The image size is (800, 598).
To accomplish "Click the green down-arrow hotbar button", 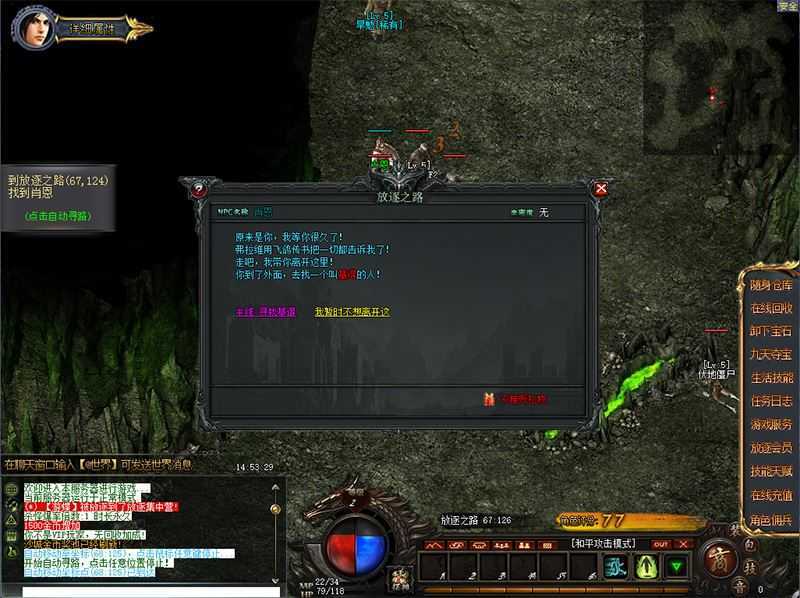I will point(678,567).
